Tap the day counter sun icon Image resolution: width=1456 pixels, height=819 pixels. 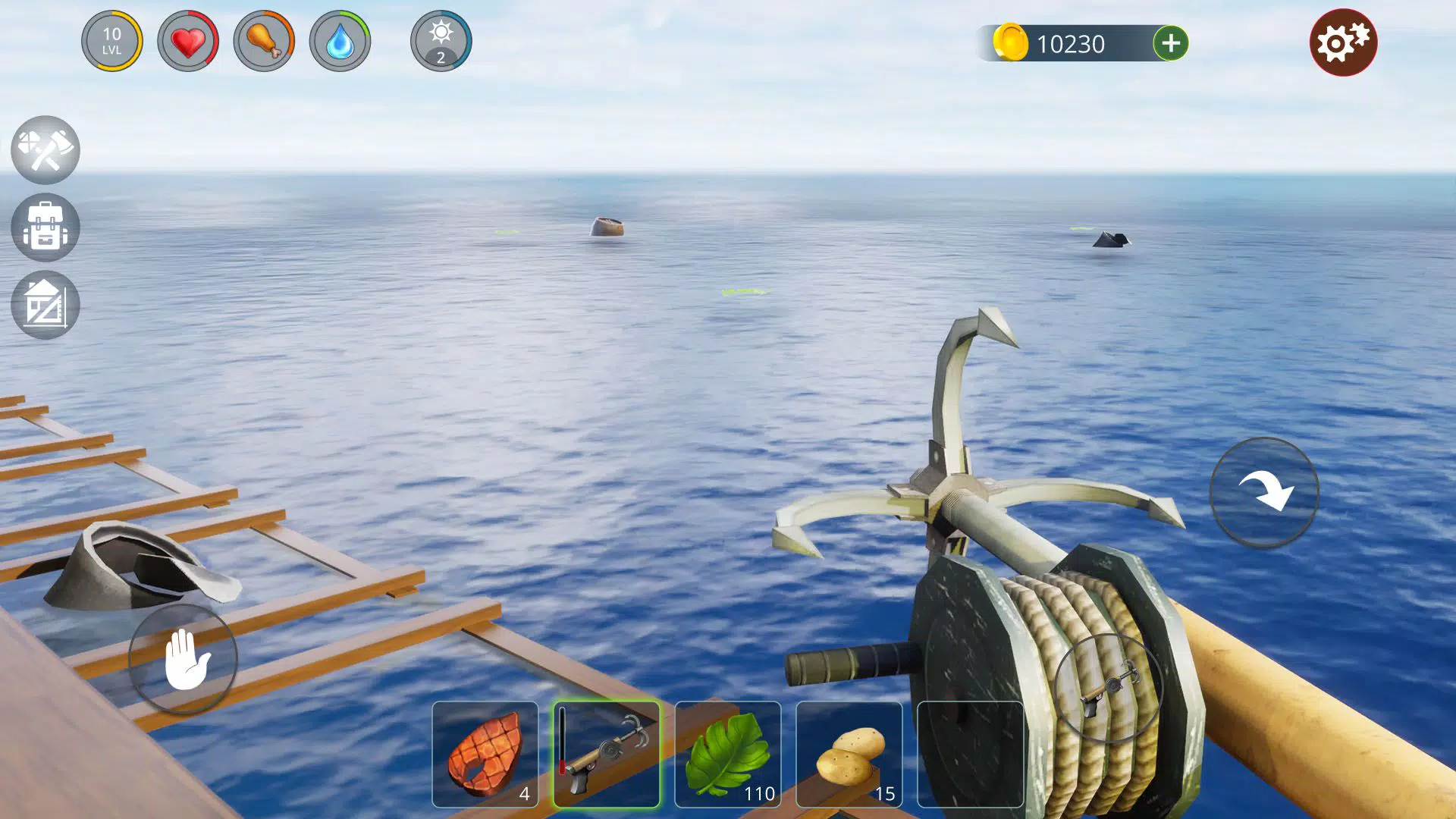coord(440,42)
